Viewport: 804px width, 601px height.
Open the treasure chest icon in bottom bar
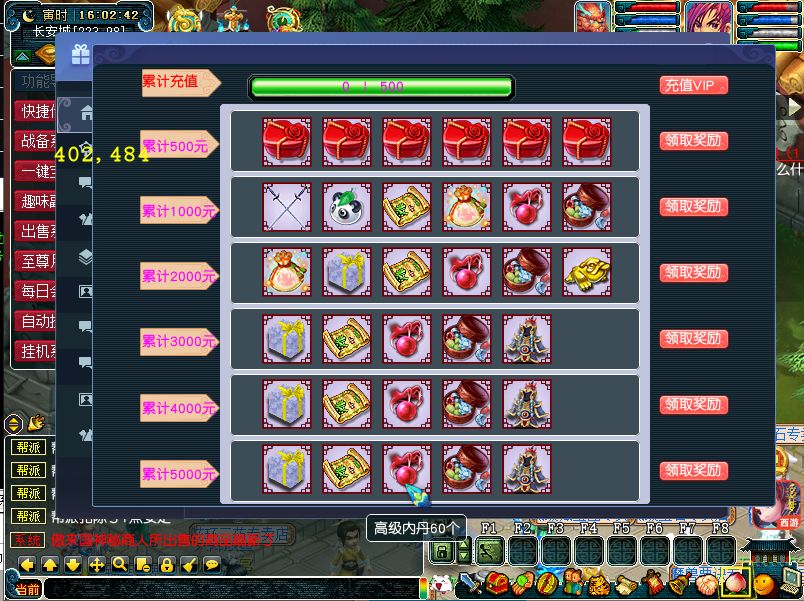coord(496,582)
